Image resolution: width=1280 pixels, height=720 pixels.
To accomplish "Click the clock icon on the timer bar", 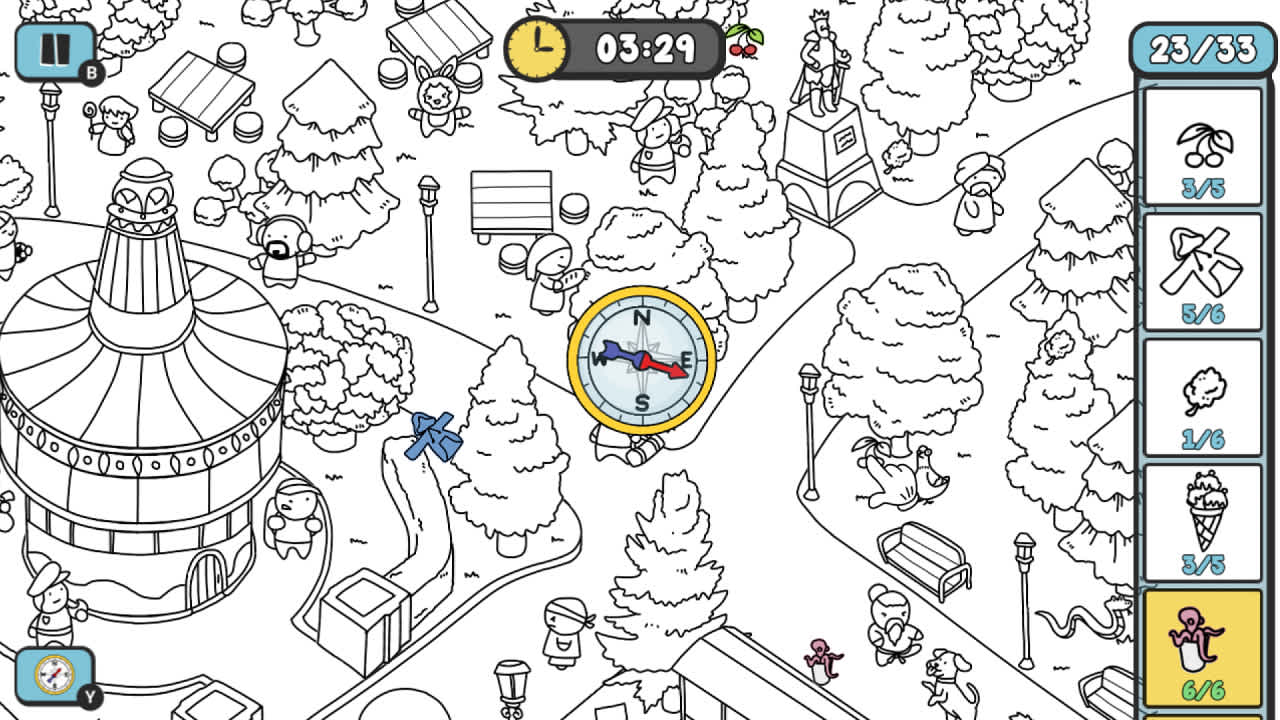I will coord(537,46).
